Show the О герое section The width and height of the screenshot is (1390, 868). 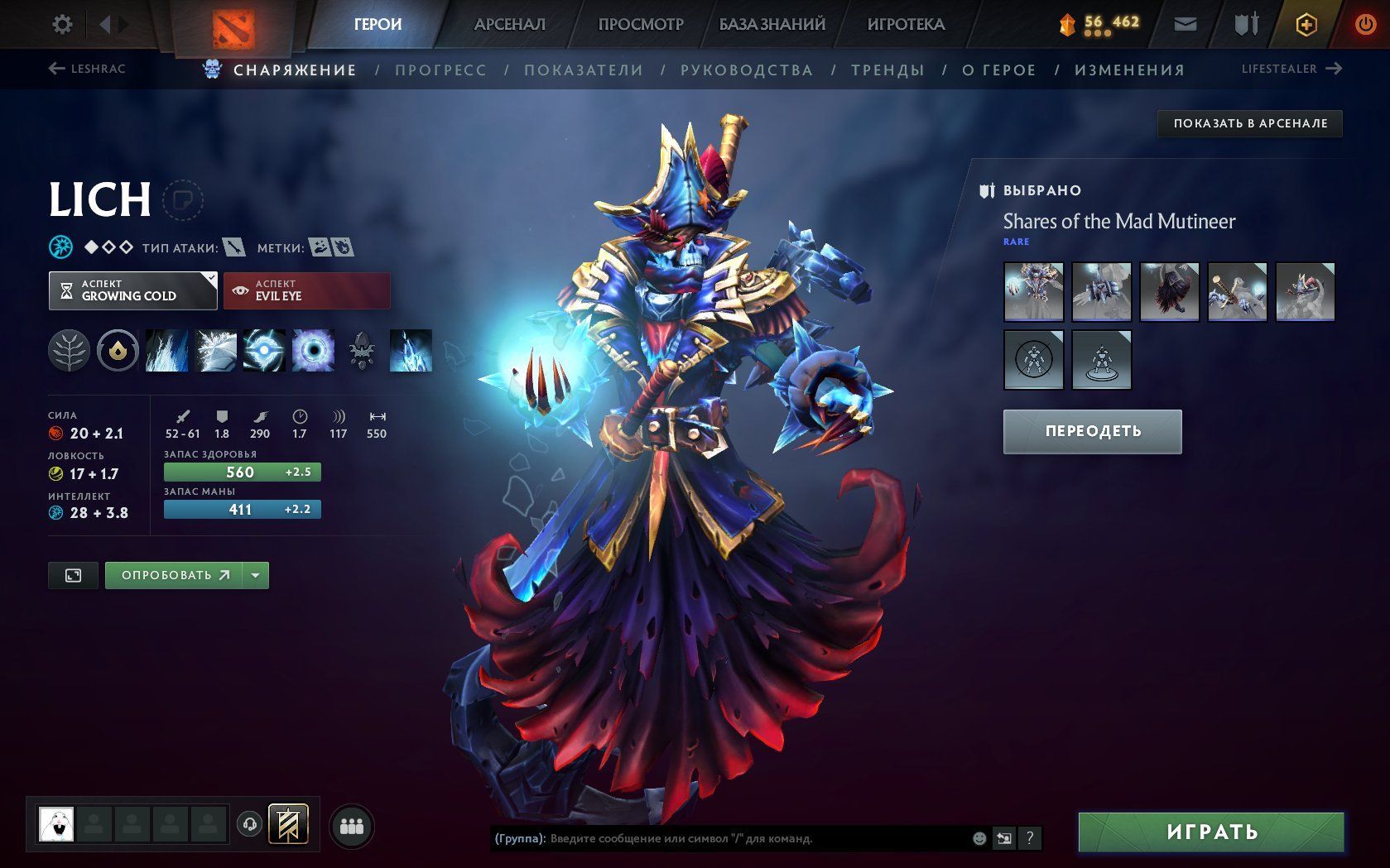coord(999,70)
